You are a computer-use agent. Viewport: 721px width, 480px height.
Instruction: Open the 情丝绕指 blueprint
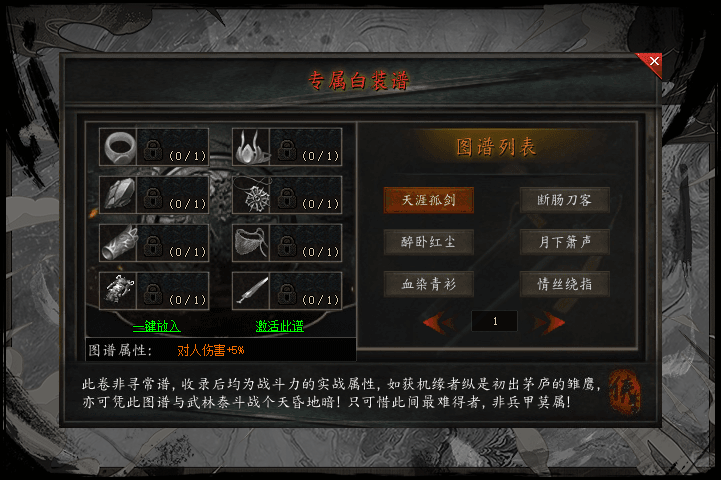[x=565, y=284]
